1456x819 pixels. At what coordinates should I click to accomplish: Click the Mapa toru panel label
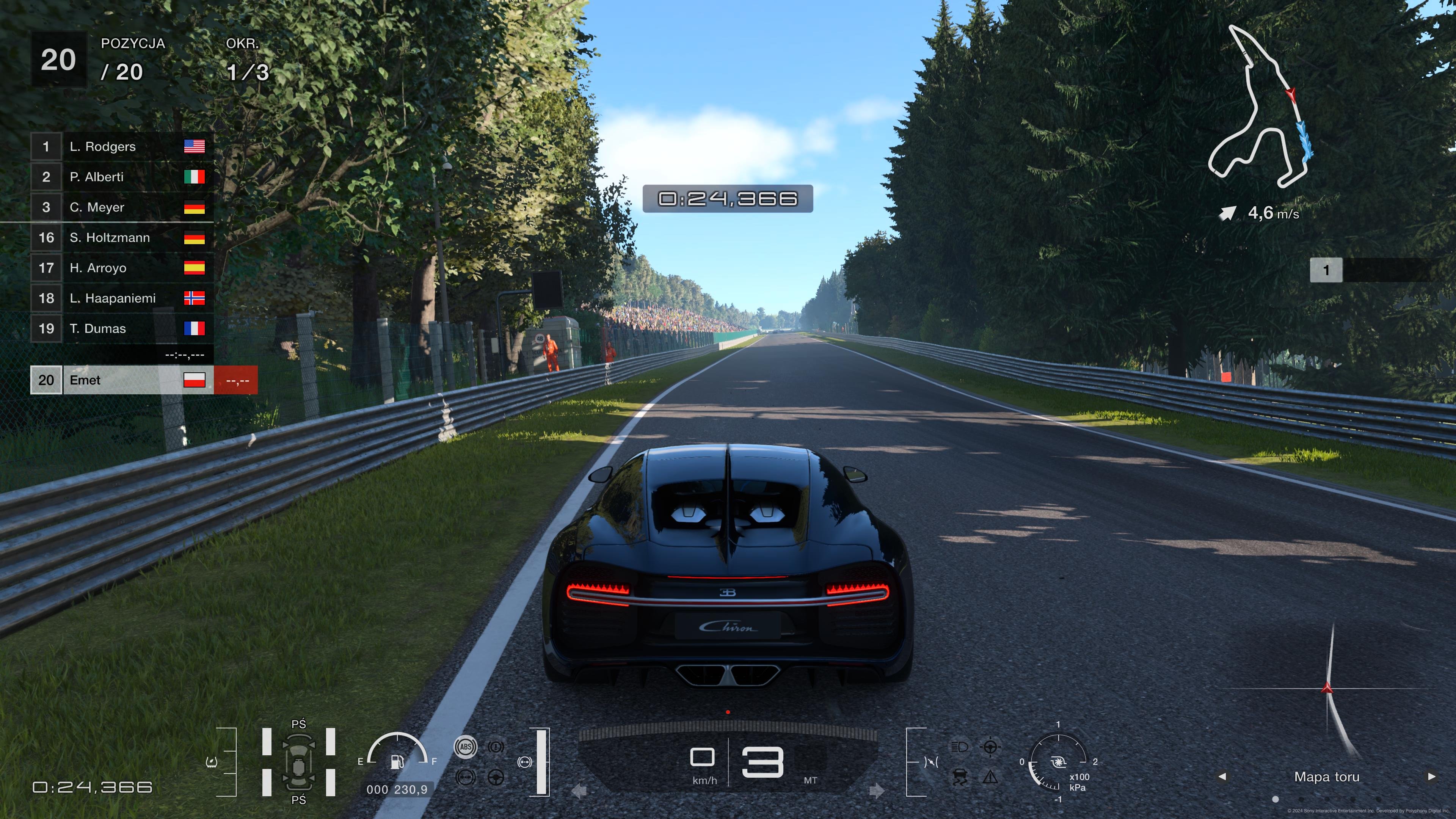1327,777
